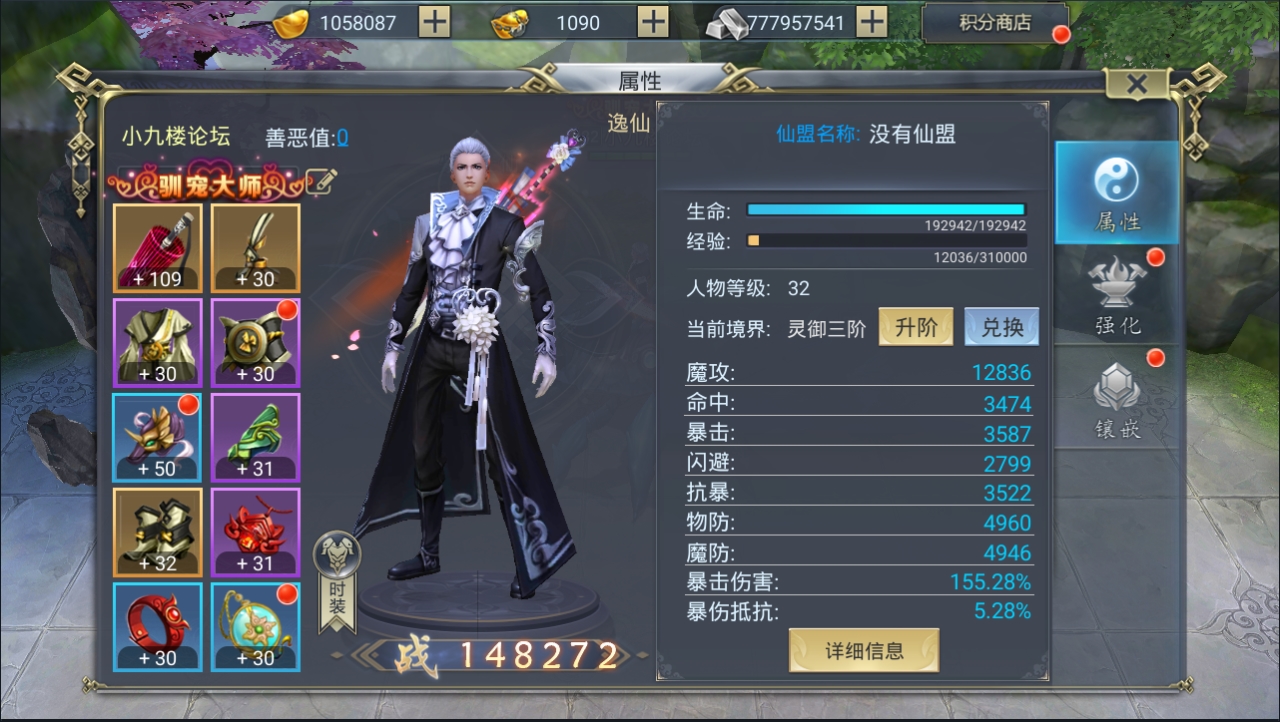Click the 兑换 exchange button
The width and height of the screenshot is (1280, 722).
tap(1001, 328)
